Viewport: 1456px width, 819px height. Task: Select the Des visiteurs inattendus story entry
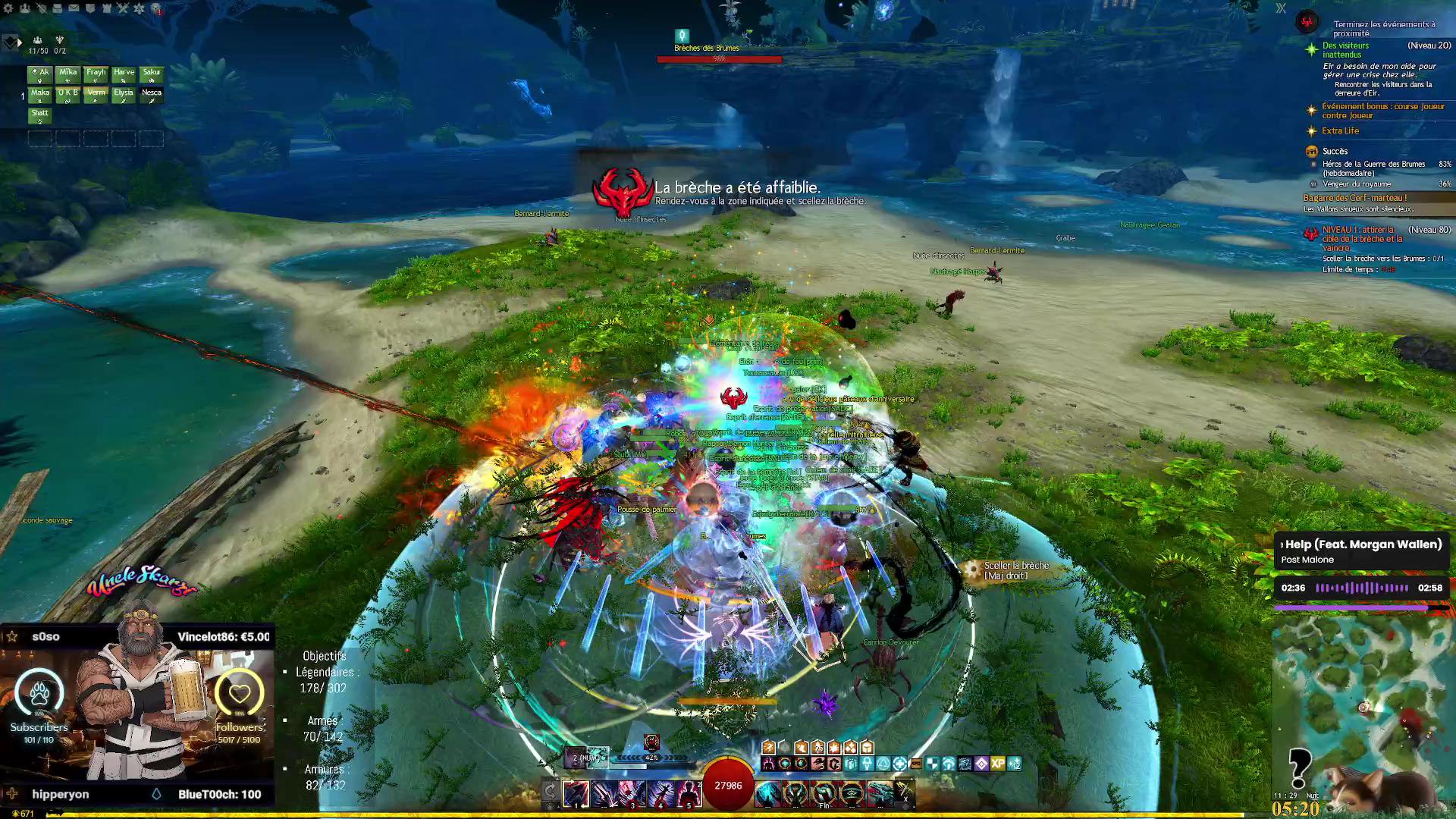(1345, 50)
